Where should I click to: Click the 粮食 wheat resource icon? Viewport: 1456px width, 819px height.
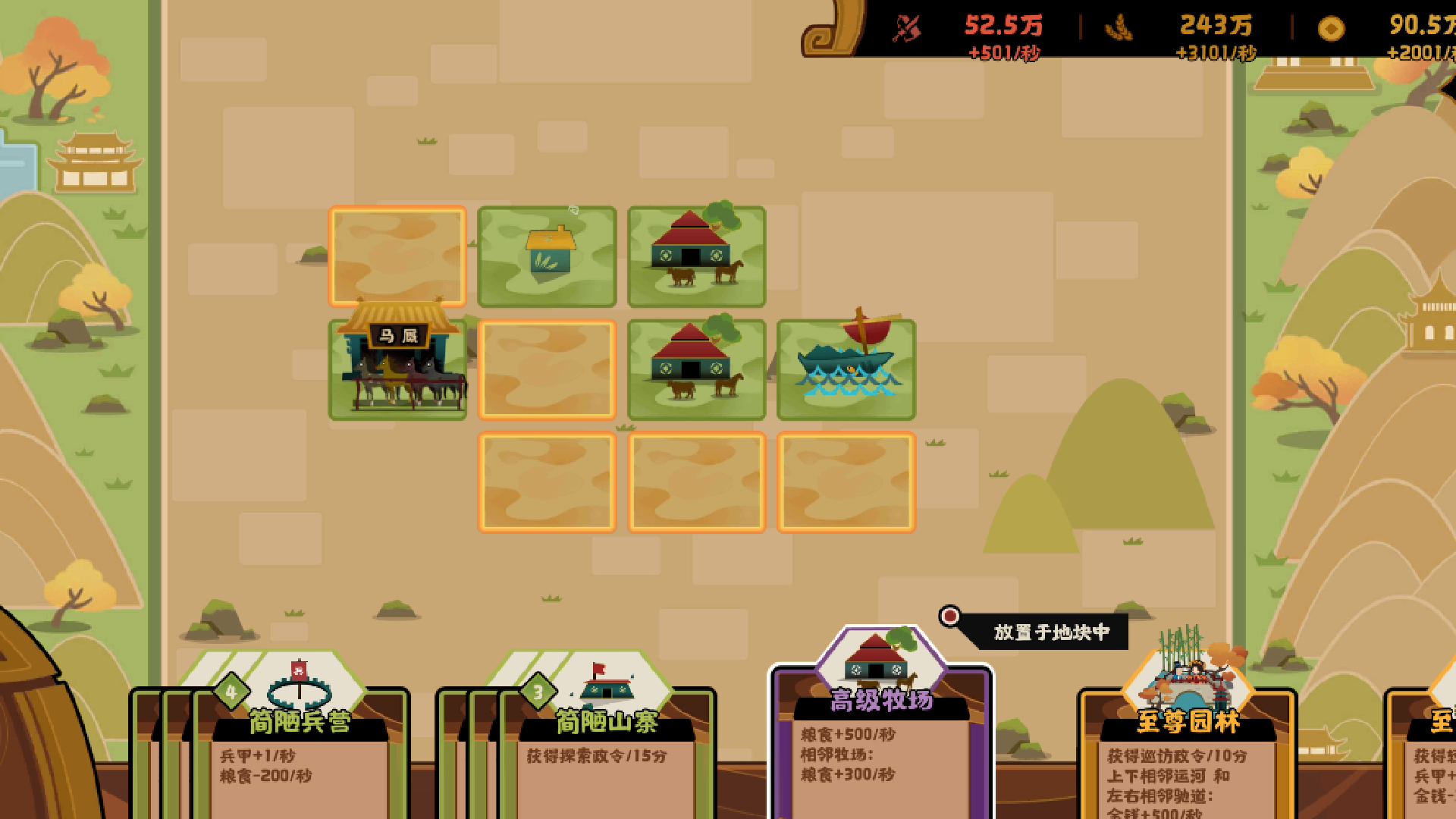(x=1120, y=28)
